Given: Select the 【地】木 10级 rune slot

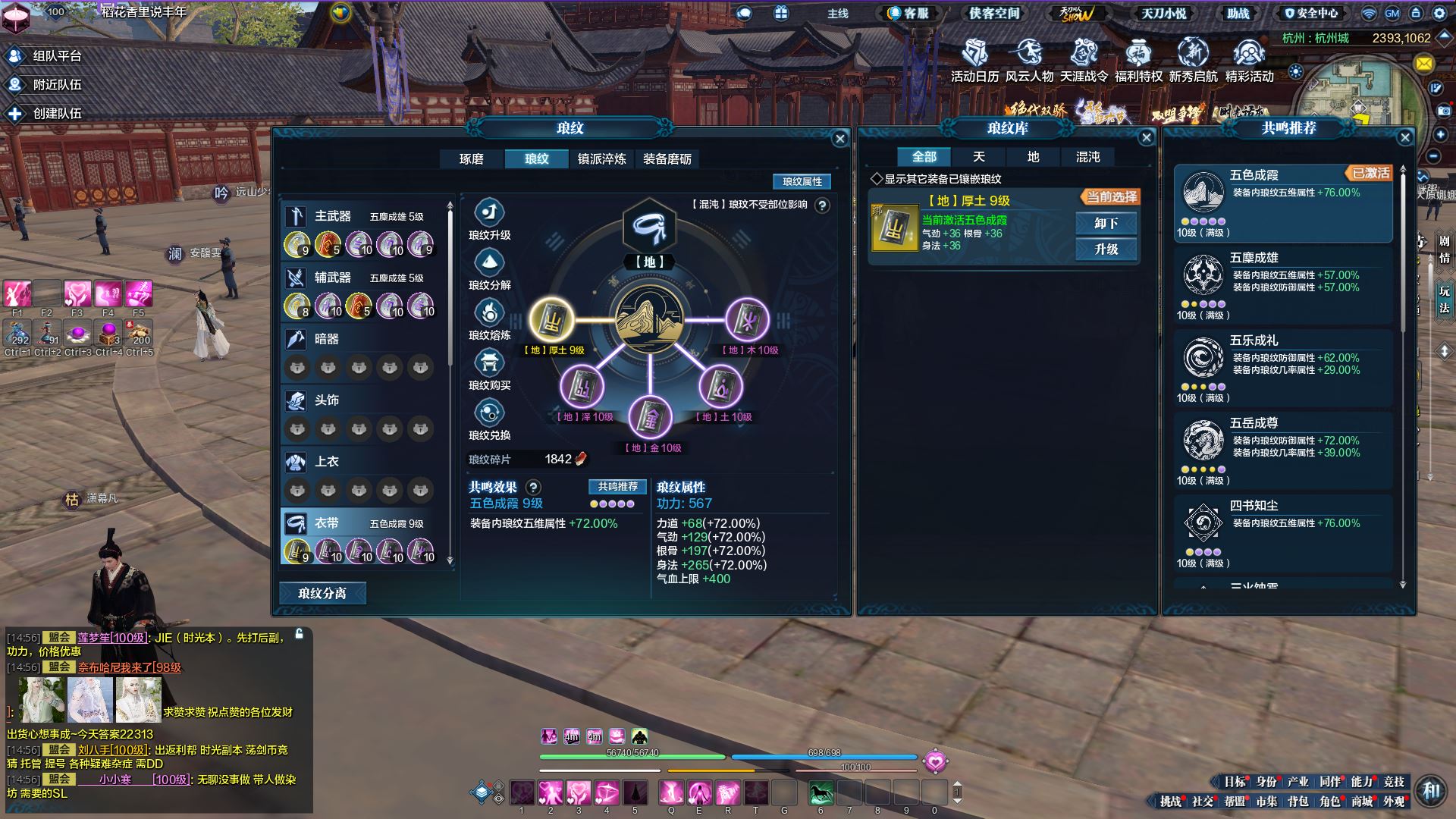Looking at the screenshot, I should [x=747, y=319].
